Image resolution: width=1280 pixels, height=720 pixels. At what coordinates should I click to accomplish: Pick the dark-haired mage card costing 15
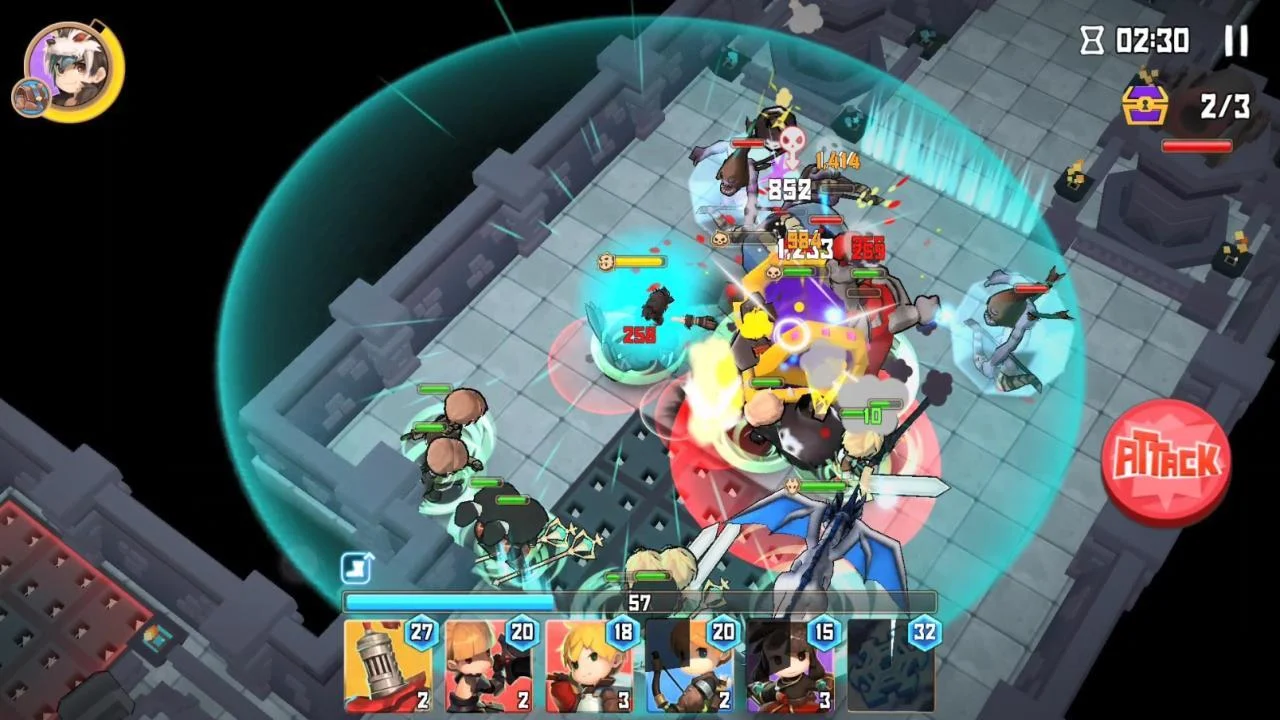coord(791,665)
